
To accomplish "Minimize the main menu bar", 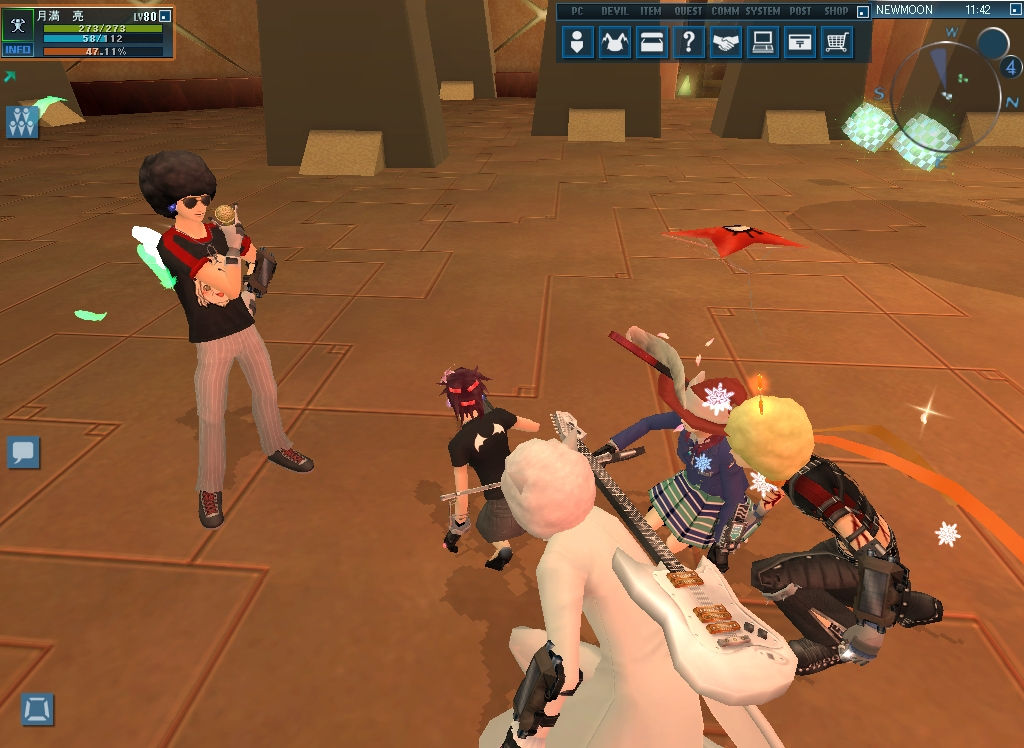I will [862, 11].
